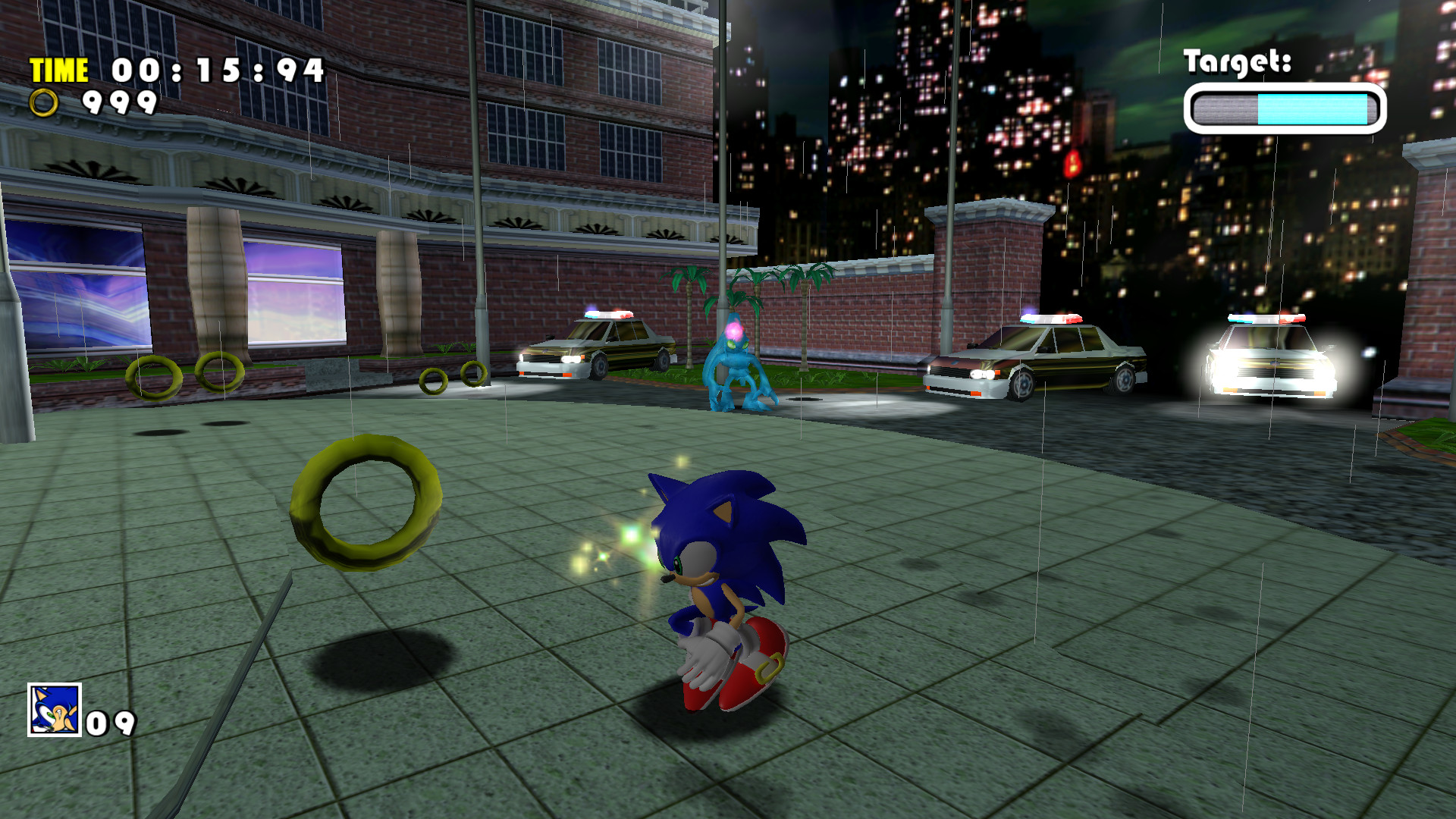Viewport: 1456px width, 819px height.
Task: Click the cyan filled portion of the Target bar
Action: click(1312, 108)
